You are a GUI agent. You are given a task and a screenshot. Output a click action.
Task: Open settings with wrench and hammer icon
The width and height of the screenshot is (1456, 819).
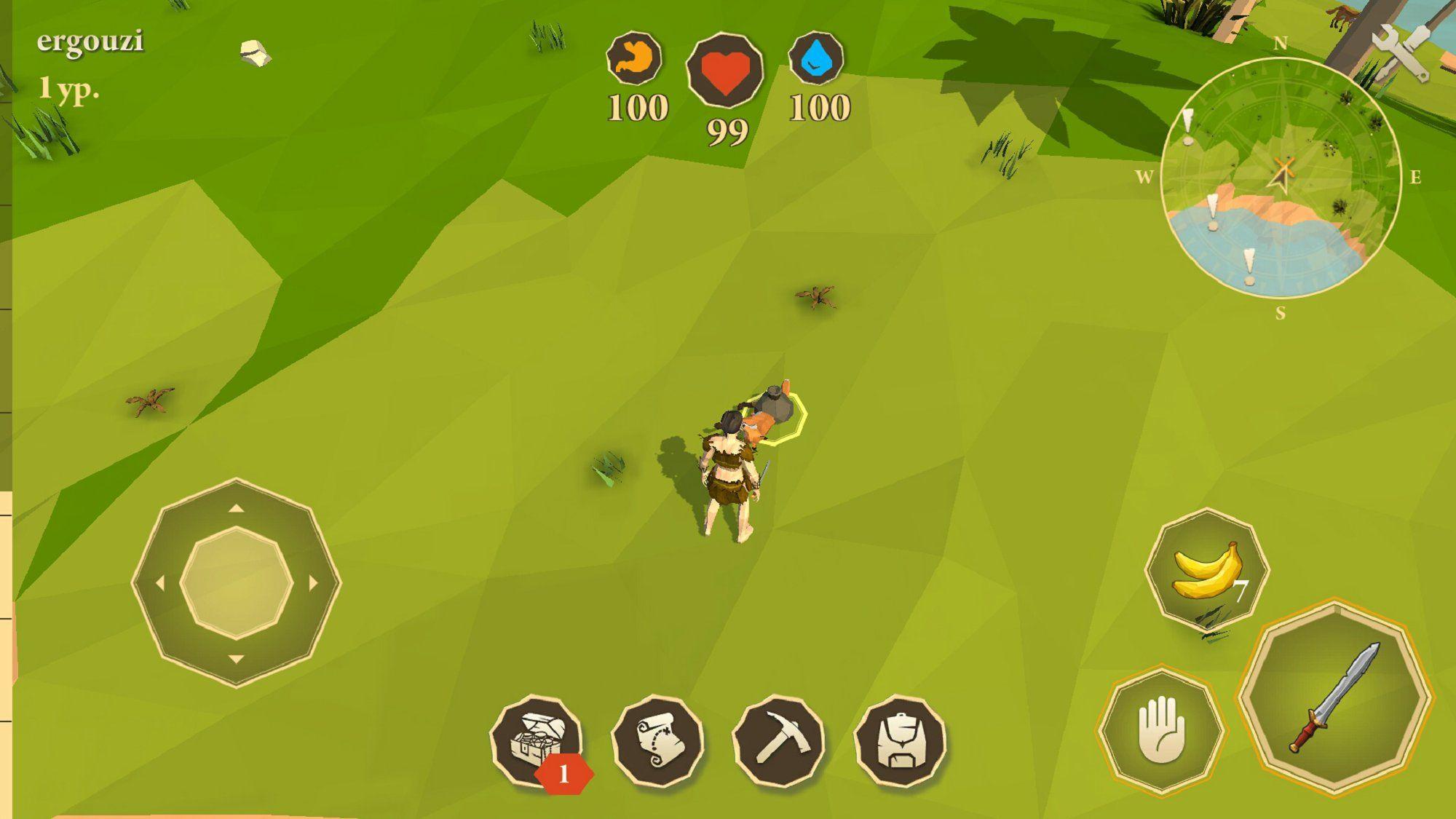[x=1401, y=52]
